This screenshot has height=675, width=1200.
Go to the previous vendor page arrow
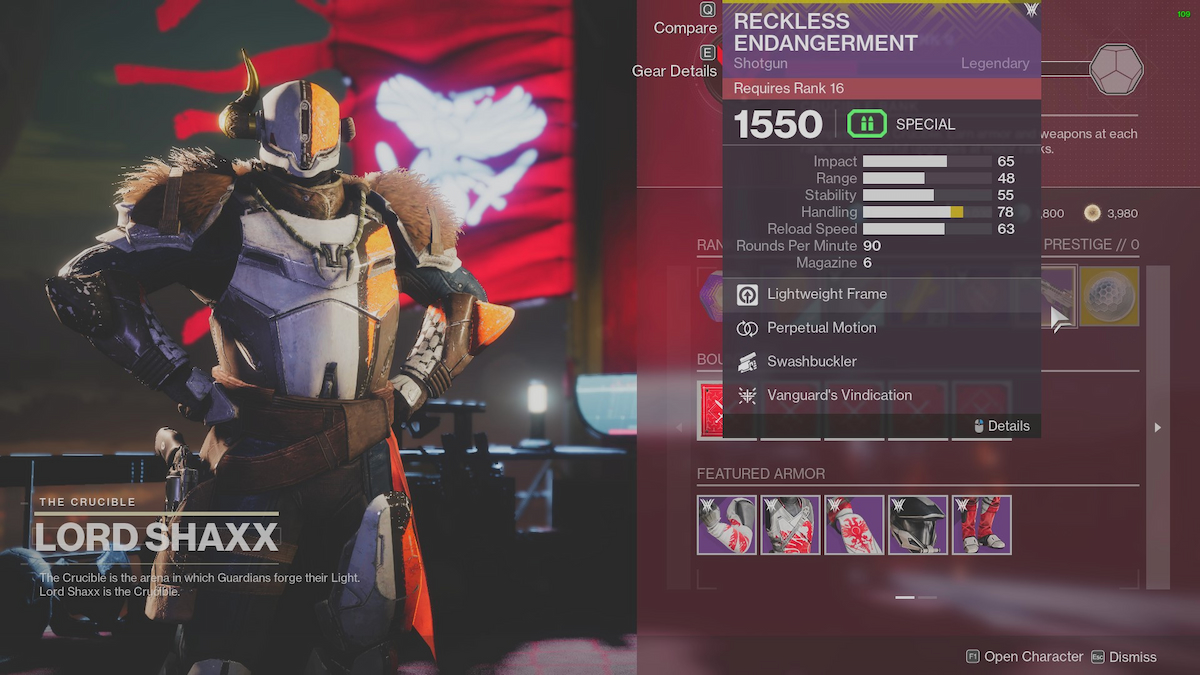point(679,427)
